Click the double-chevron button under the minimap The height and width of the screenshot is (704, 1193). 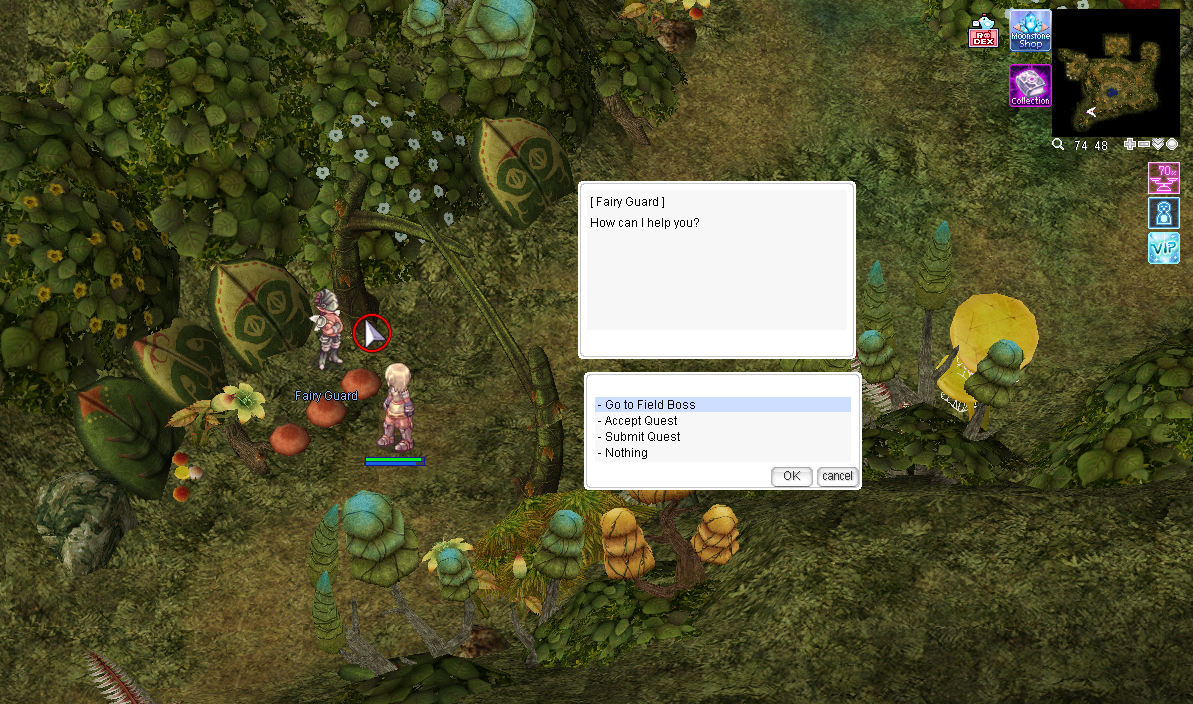pyautogui.click(x=1158, y=145)
